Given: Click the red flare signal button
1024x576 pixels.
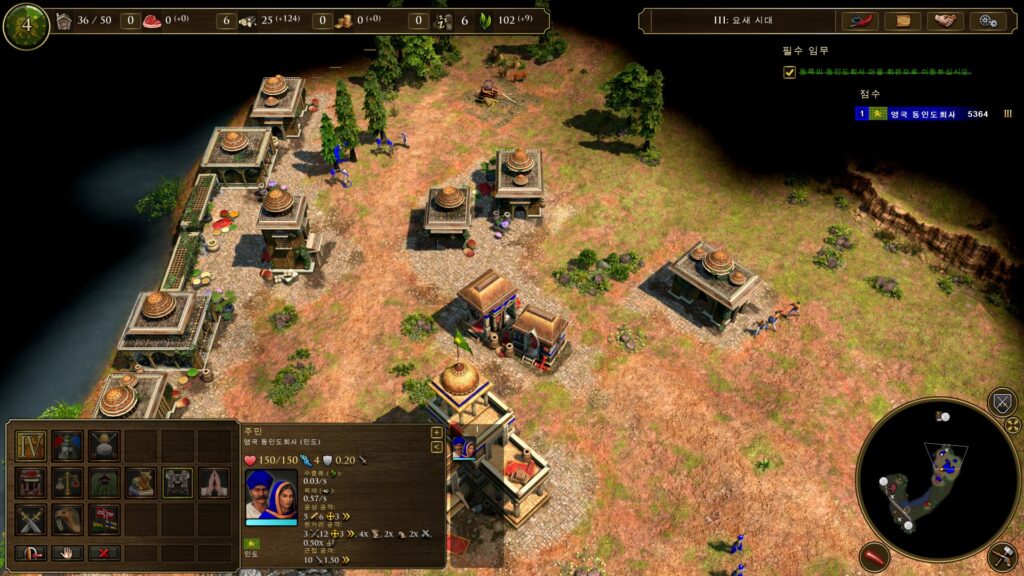Looking at the screenshot, I should [x=874, y=556].
